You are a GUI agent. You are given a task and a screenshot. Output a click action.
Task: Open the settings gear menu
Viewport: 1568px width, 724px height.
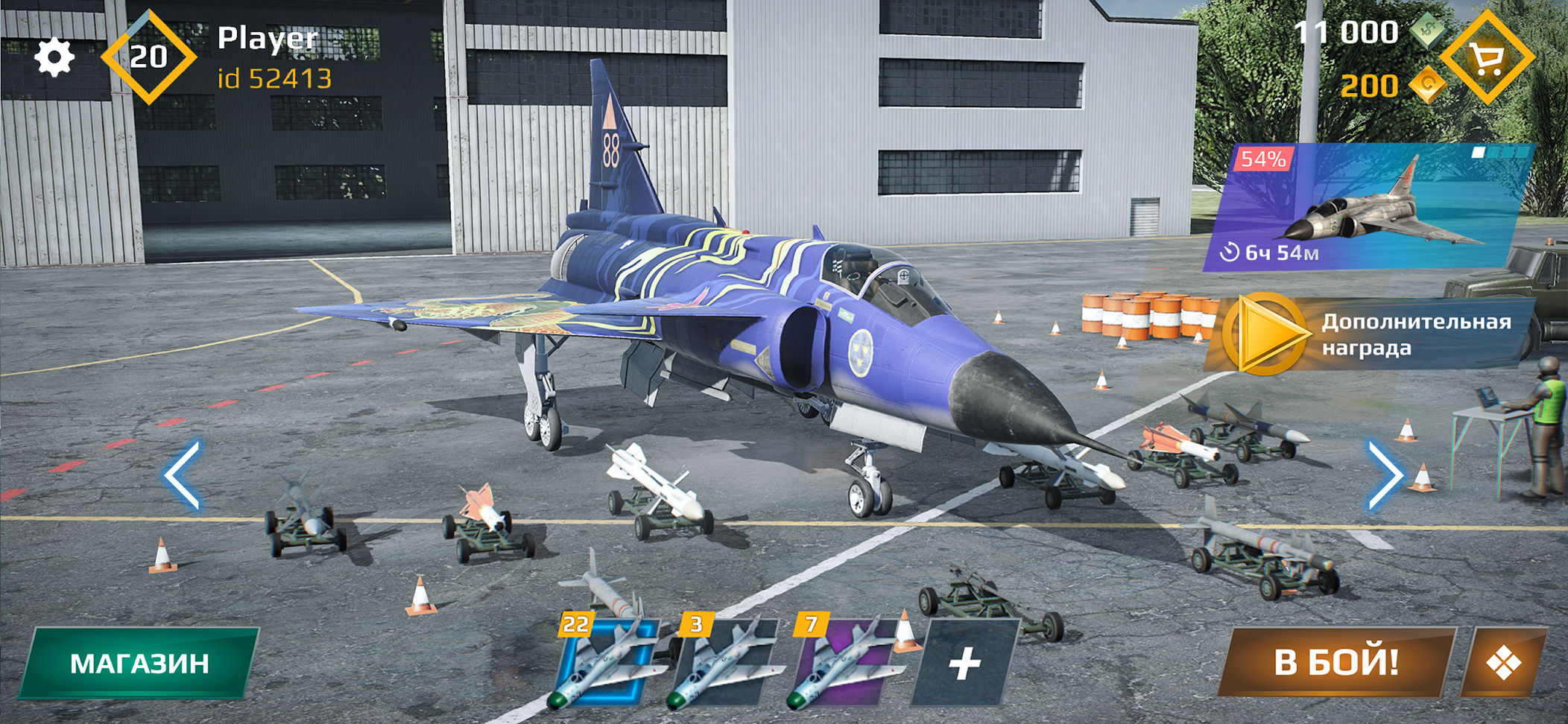pos(54,57)
